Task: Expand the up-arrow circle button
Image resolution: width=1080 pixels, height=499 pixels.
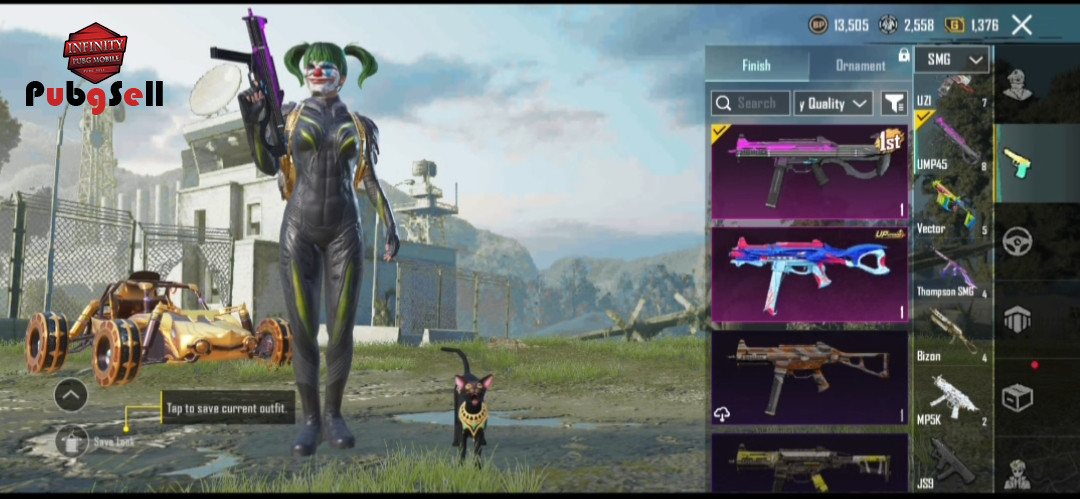Action: [71, 395]
